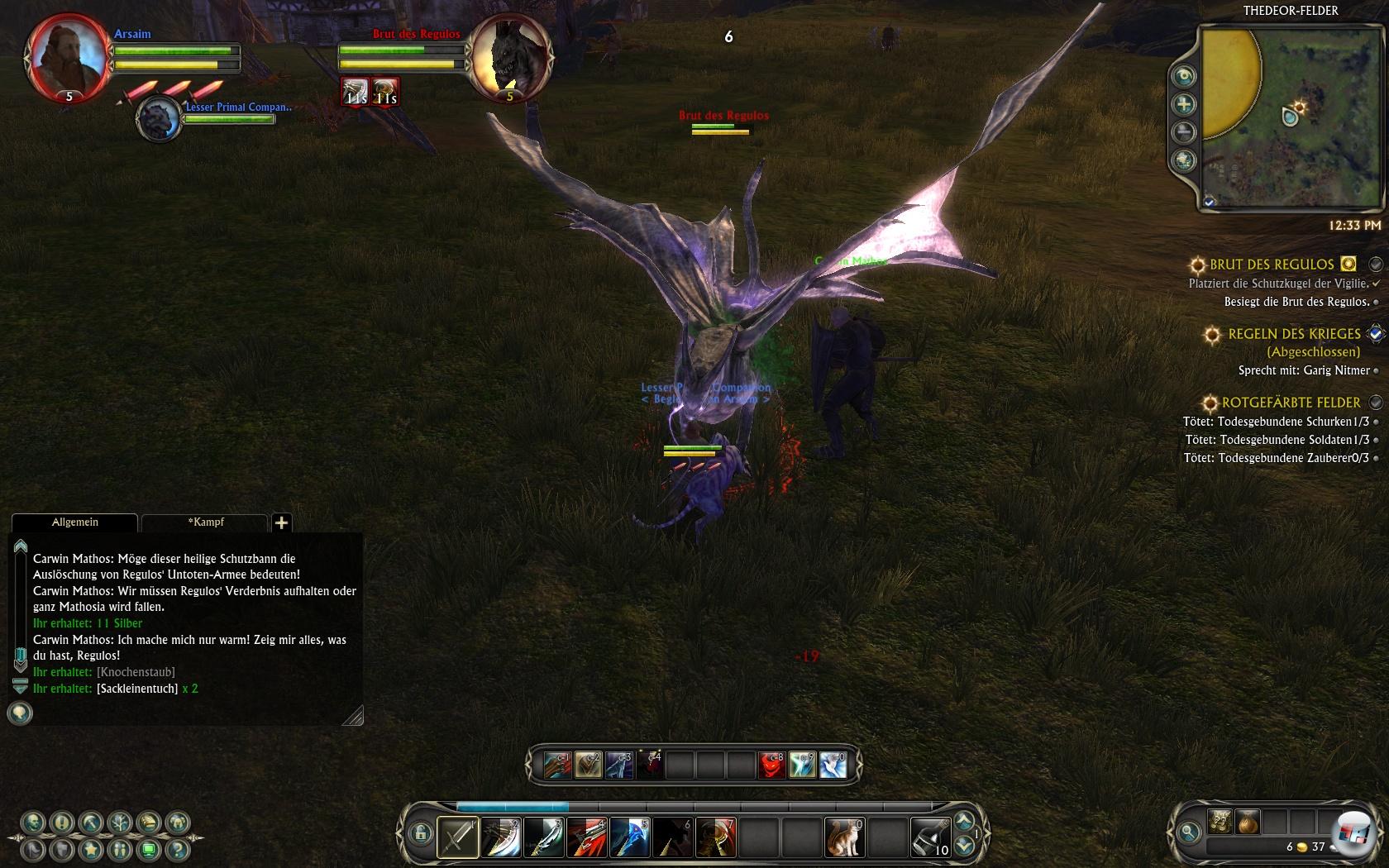The image size is (1389, 868).
Task: Toggle the action bar padlock
Action: 420,832
